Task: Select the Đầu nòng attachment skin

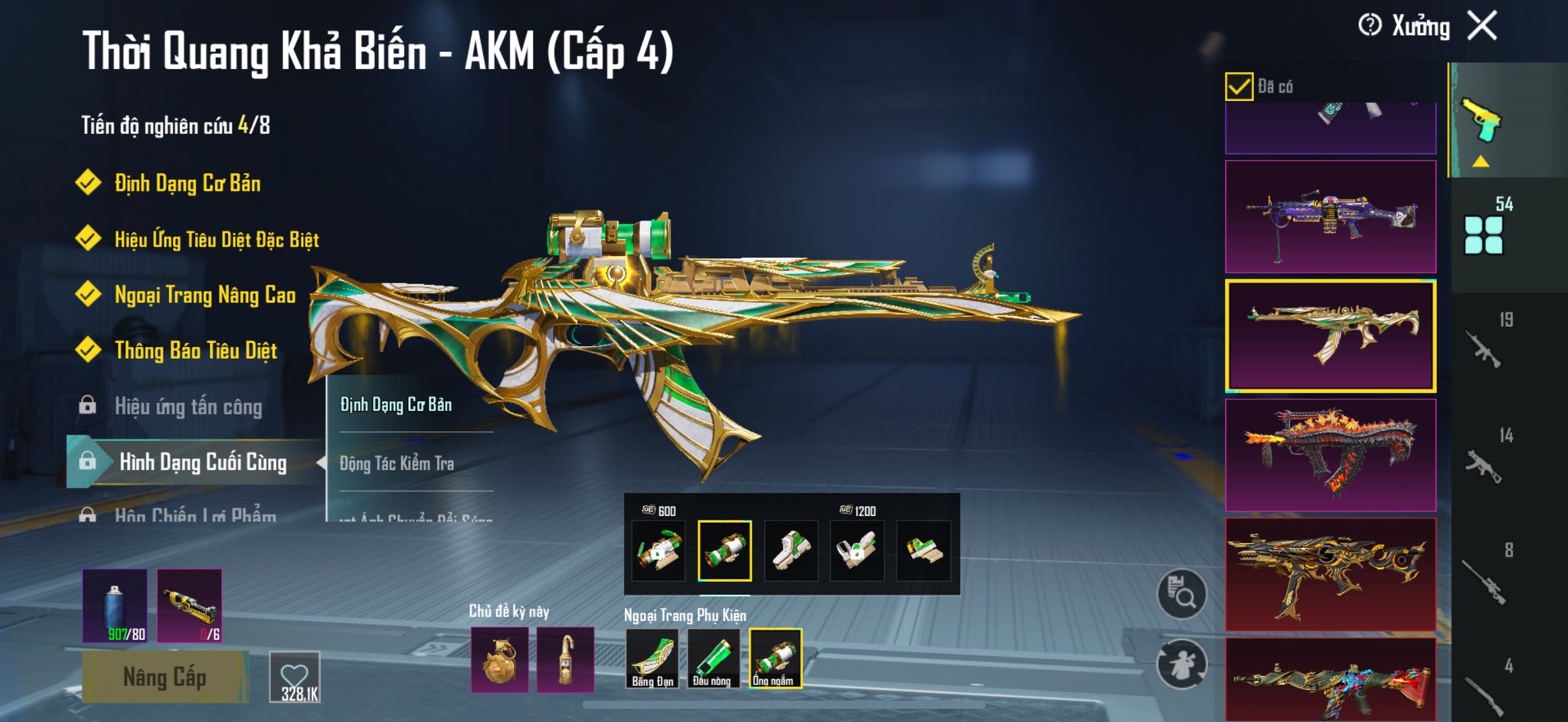Action: tap(713, 658)
